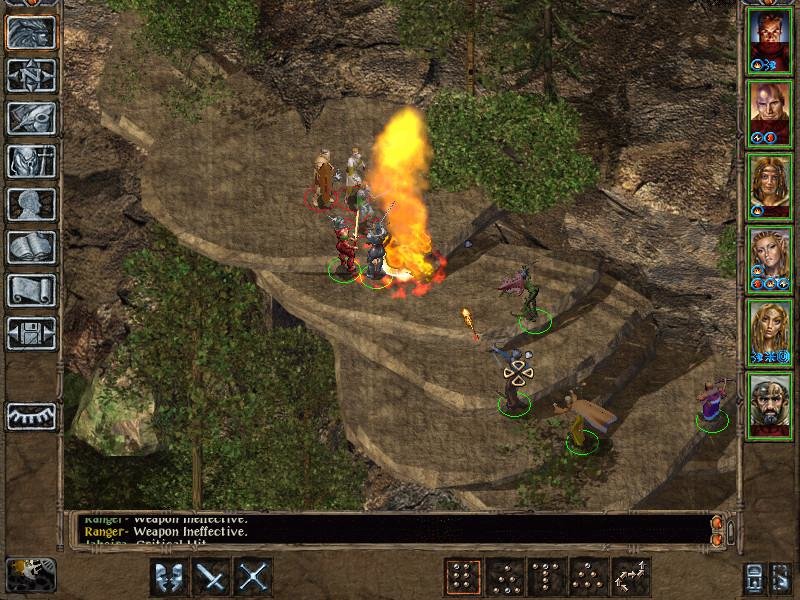Screen dimensions: 800x600
Task: Click the clock button in the corner
Action: click(x=30, y=574)
